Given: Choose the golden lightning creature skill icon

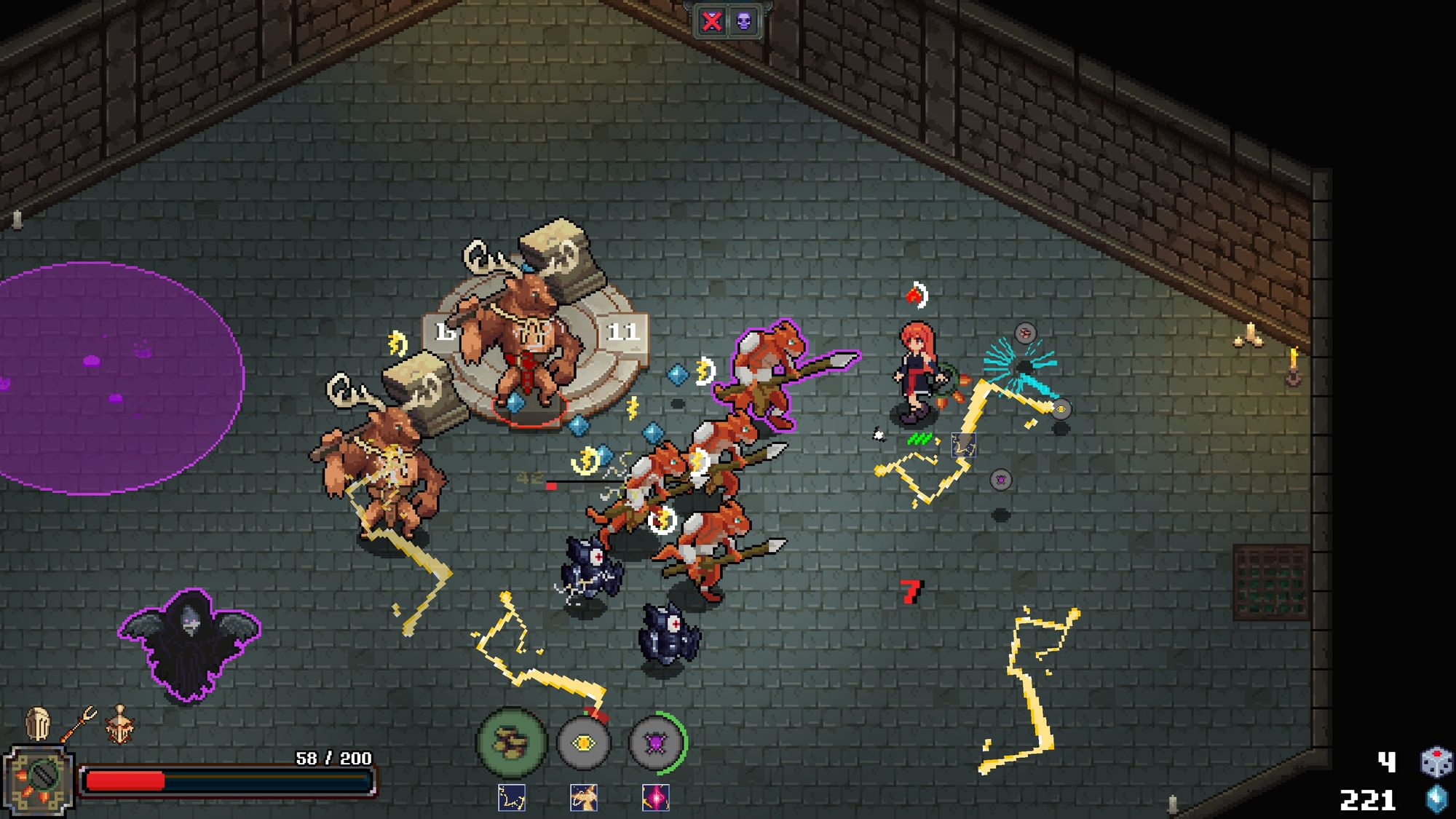Looking at the screenshot, I should pos(583,798).
